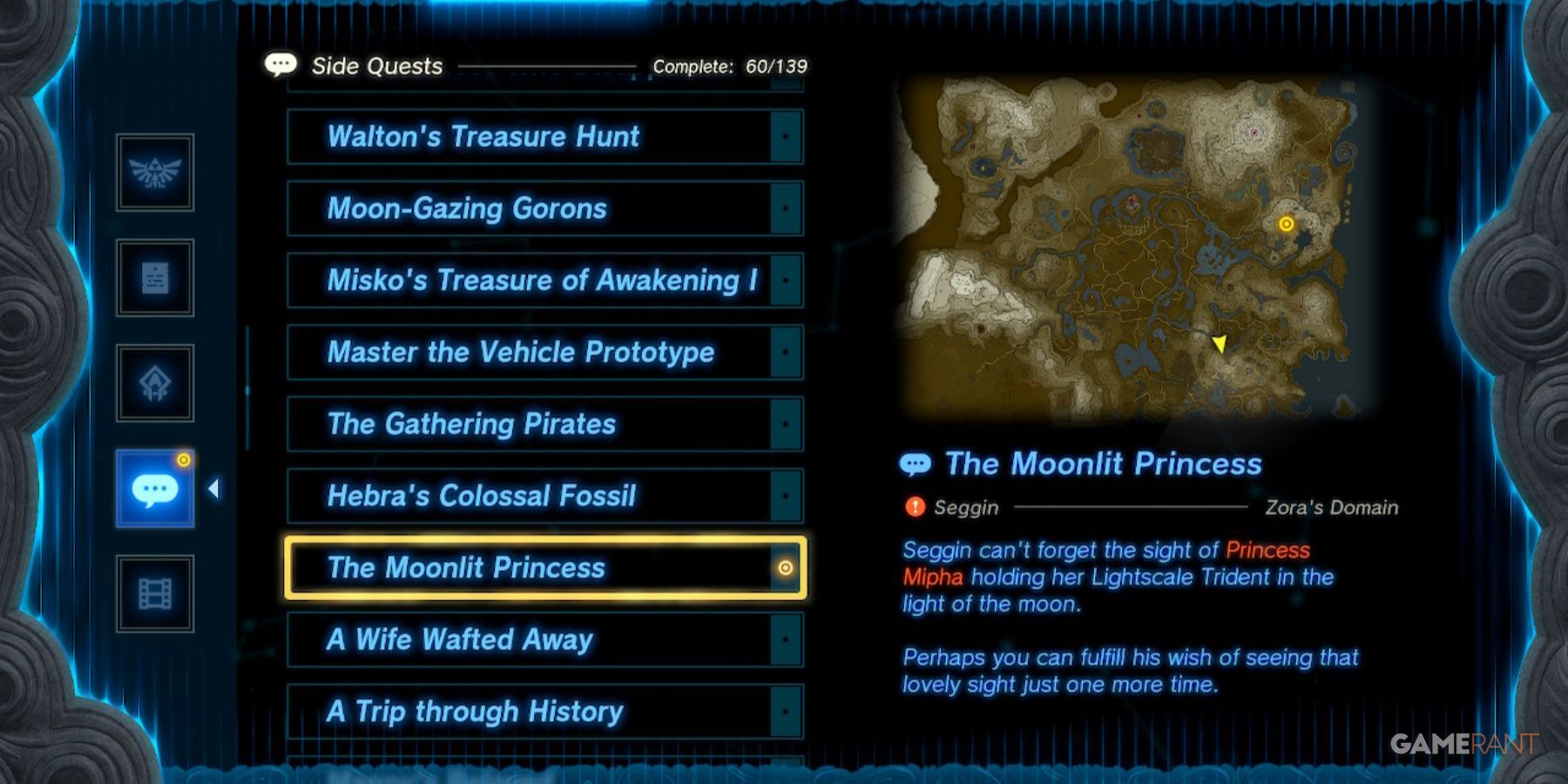This screenshot has width=1568, height=784.
Task: Toggle the tracking marker on The Moonlit Princess quest
Action: coord(787,569)
